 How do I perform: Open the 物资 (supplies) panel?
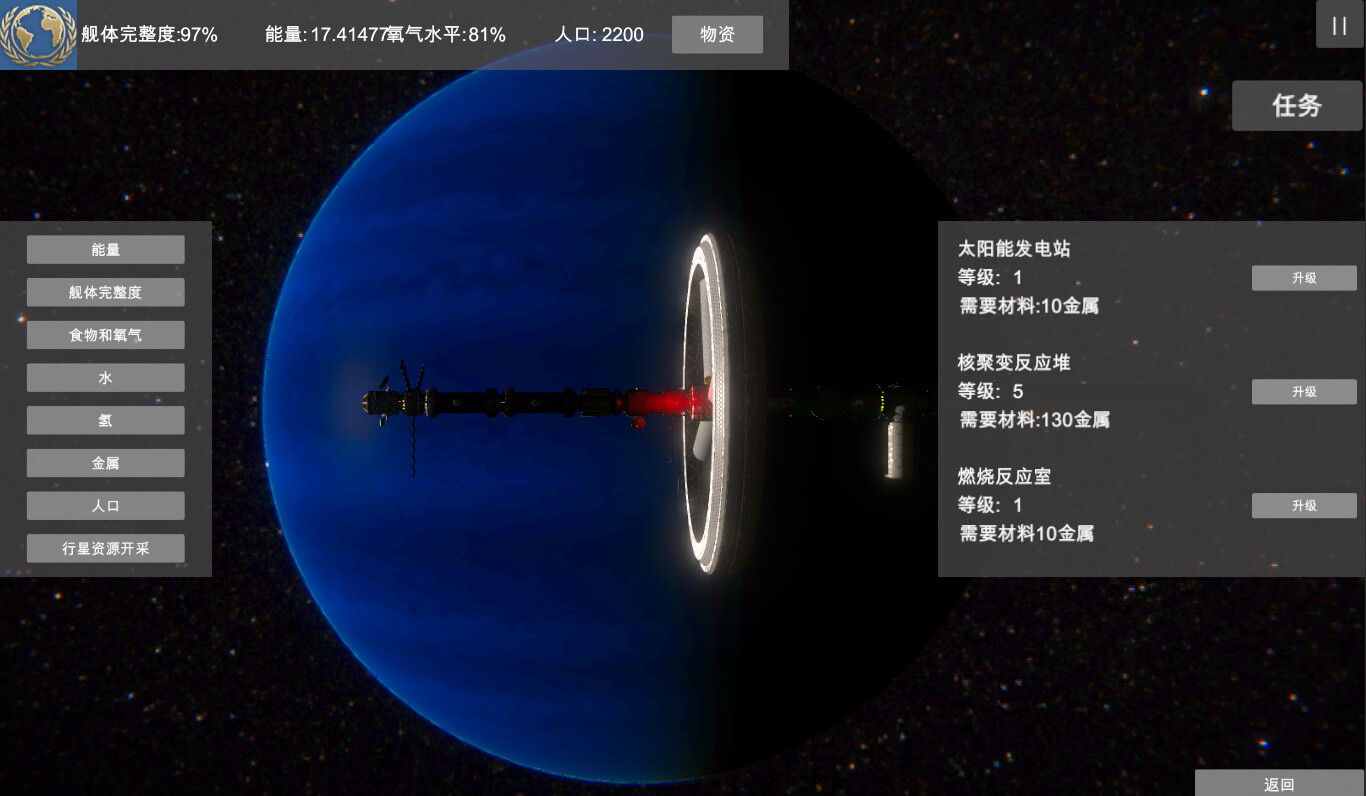717,34
